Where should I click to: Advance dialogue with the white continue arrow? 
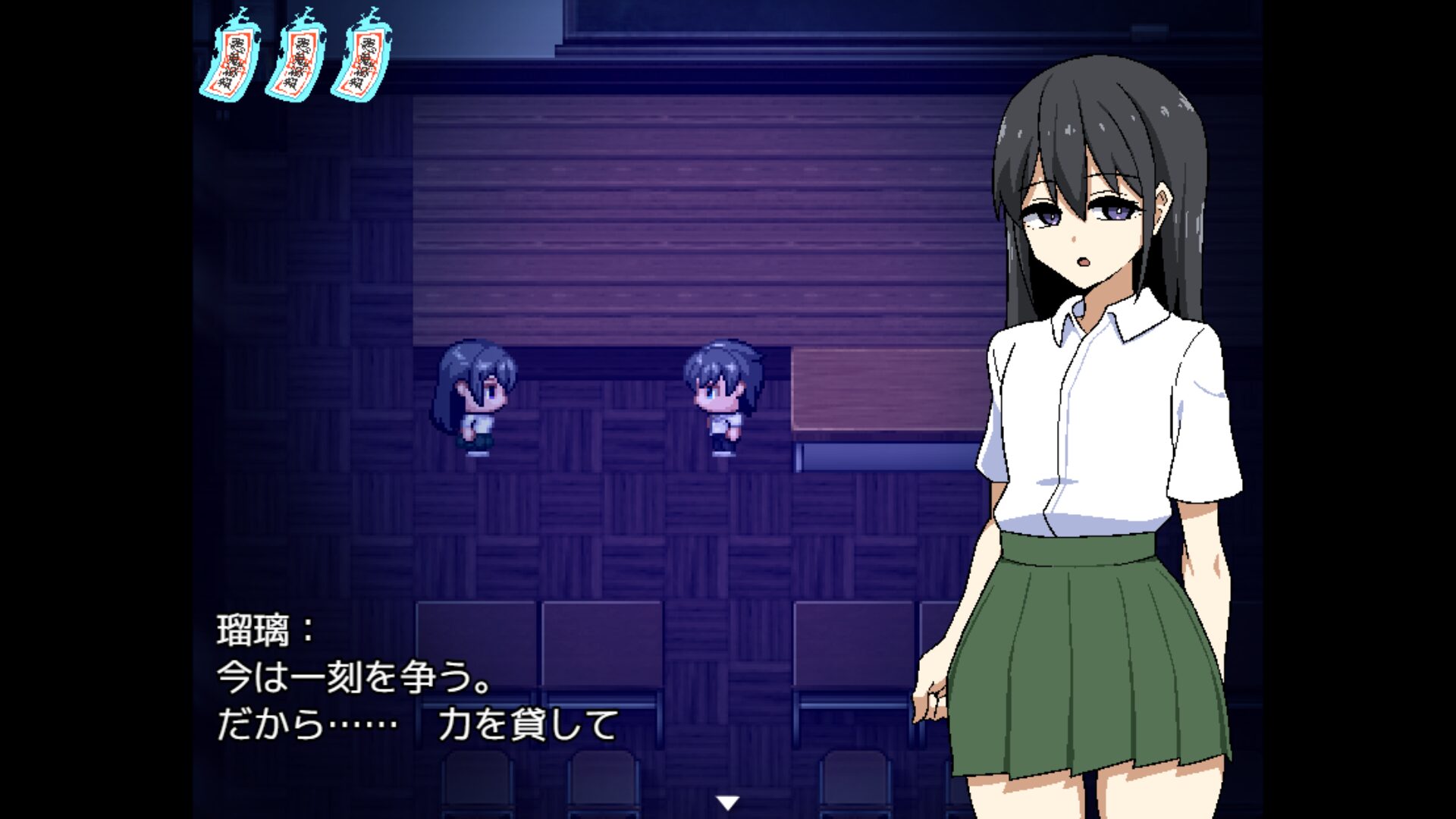click(x=728, y=802)
